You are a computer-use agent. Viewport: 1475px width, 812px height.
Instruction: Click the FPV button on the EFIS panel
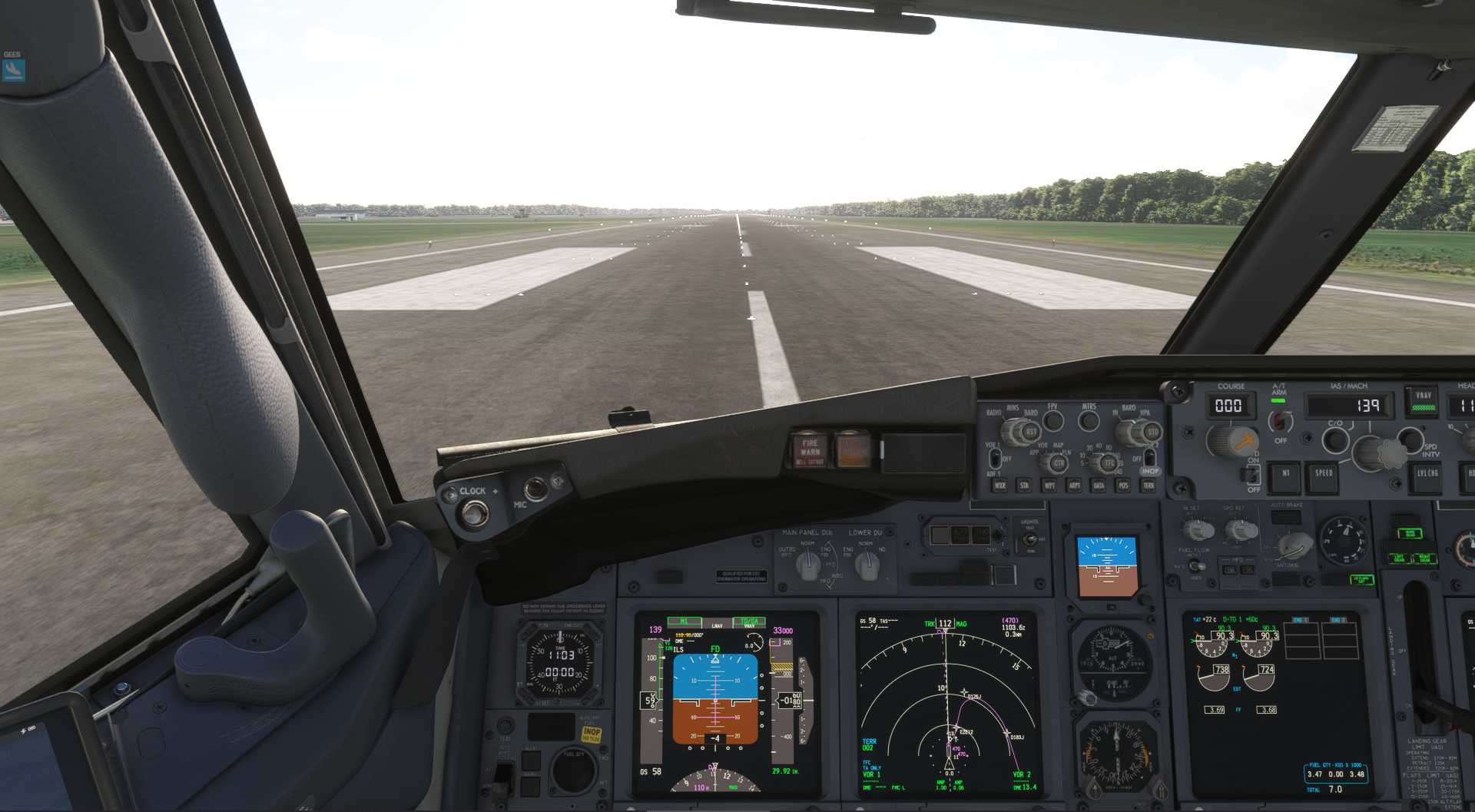click(x=1052, y=420)
